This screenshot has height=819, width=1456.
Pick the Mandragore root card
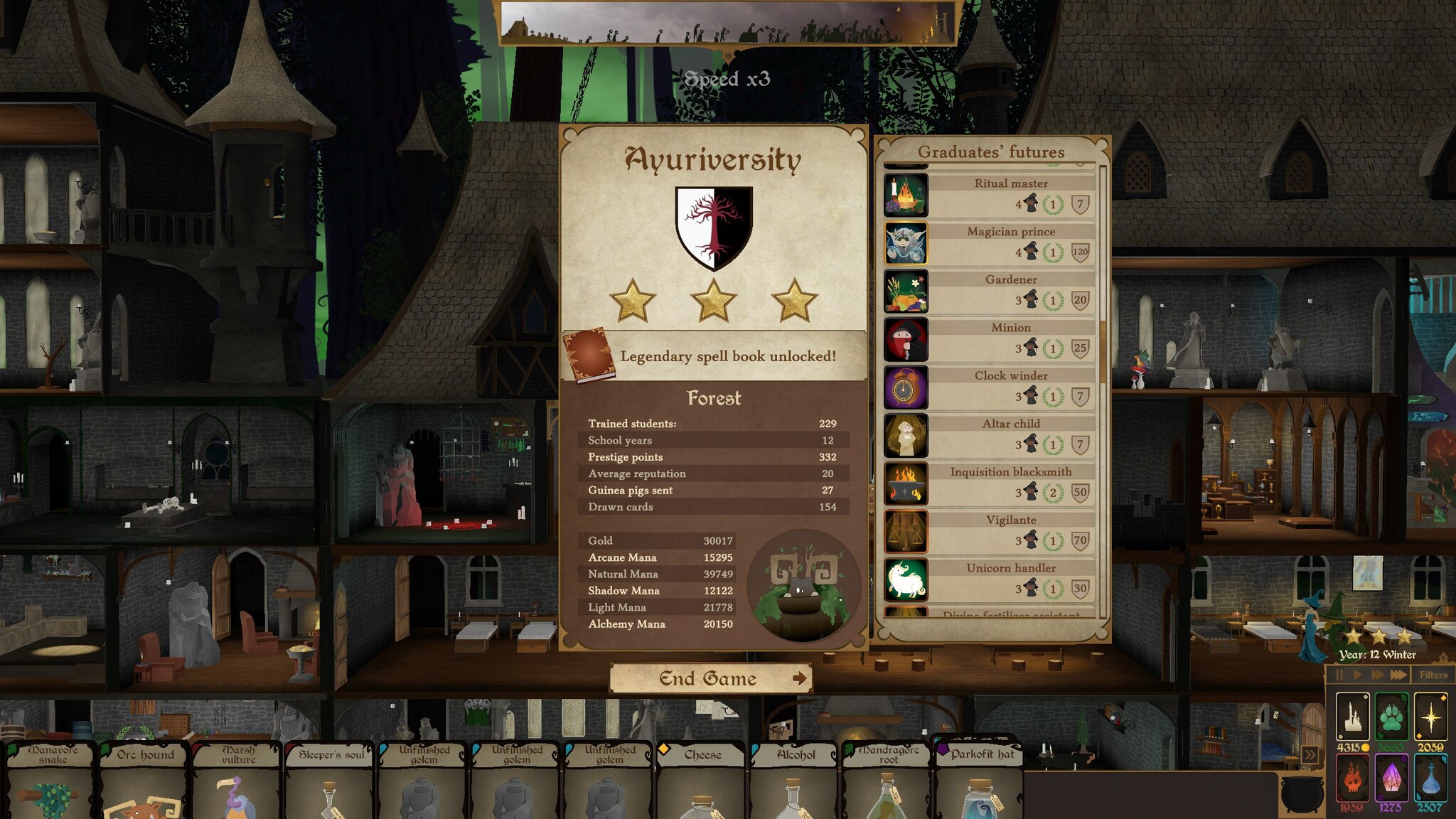(888, 782)
